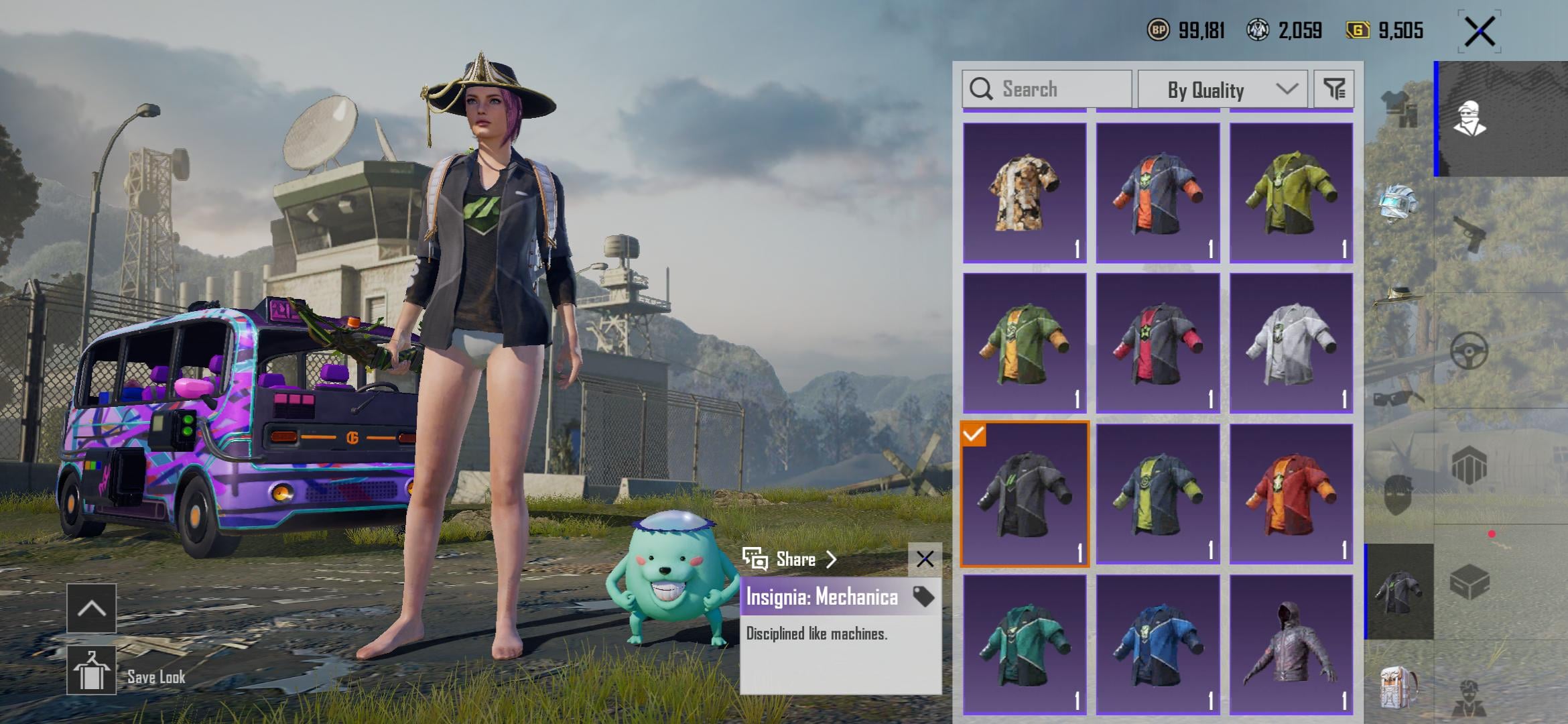Close the inventory with the top-right X

coord(1480,32)
